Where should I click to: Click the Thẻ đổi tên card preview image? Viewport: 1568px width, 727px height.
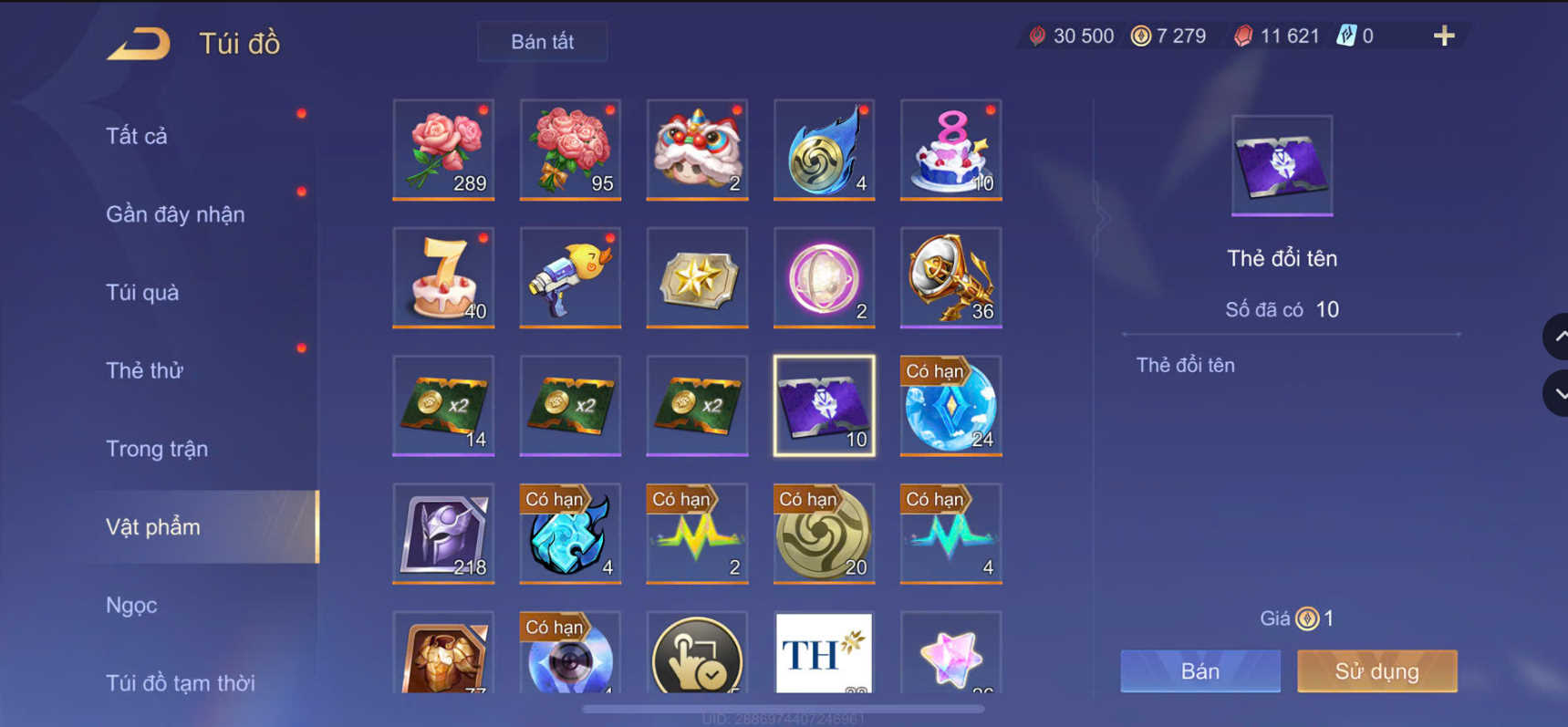1282,164
